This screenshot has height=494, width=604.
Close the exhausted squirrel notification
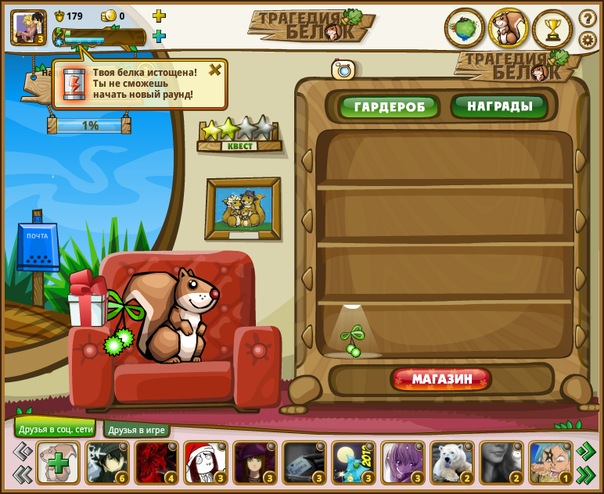click(215, 71)
